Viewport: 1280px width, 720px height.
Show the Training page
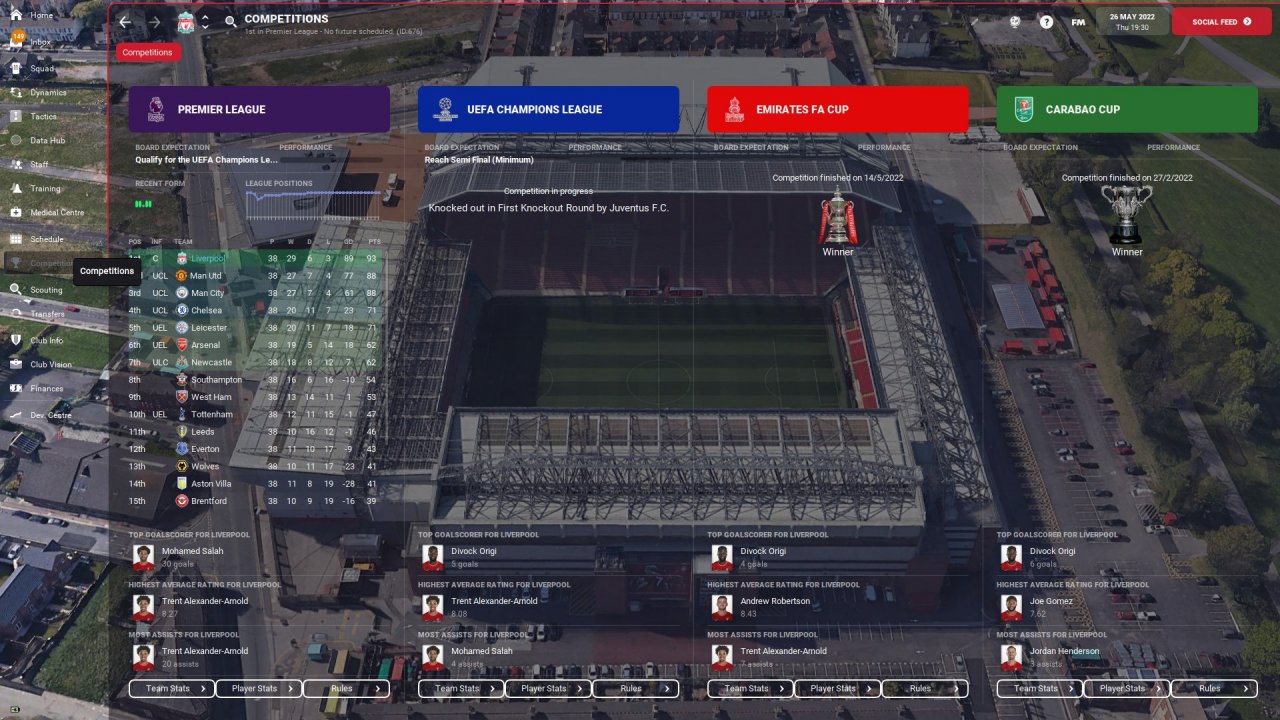(45, 188)
